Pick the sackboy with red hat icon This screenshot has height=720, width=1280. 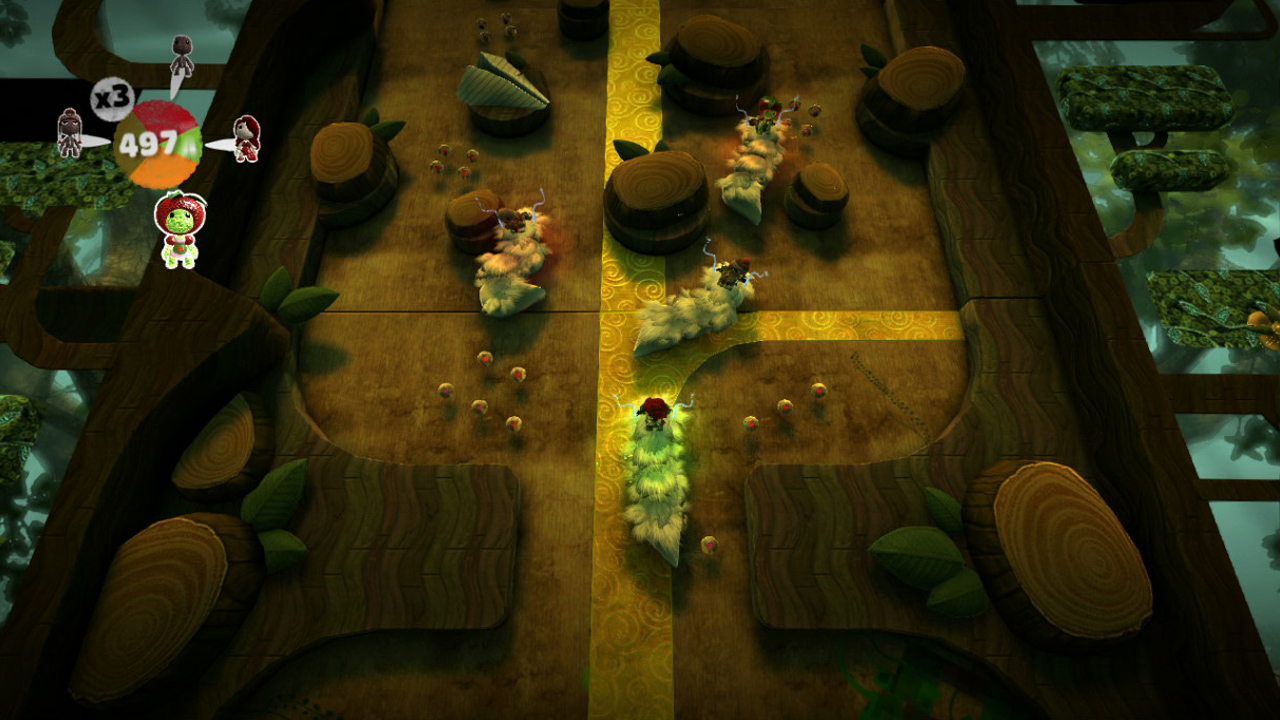(69, 132)
